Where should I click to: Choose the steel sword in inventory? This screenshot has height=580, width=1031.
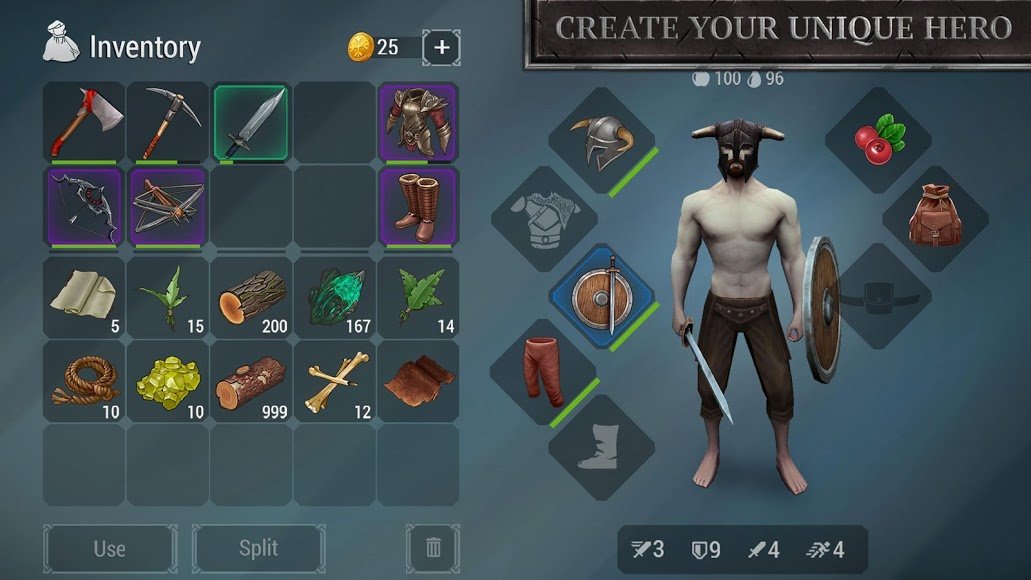251,123
